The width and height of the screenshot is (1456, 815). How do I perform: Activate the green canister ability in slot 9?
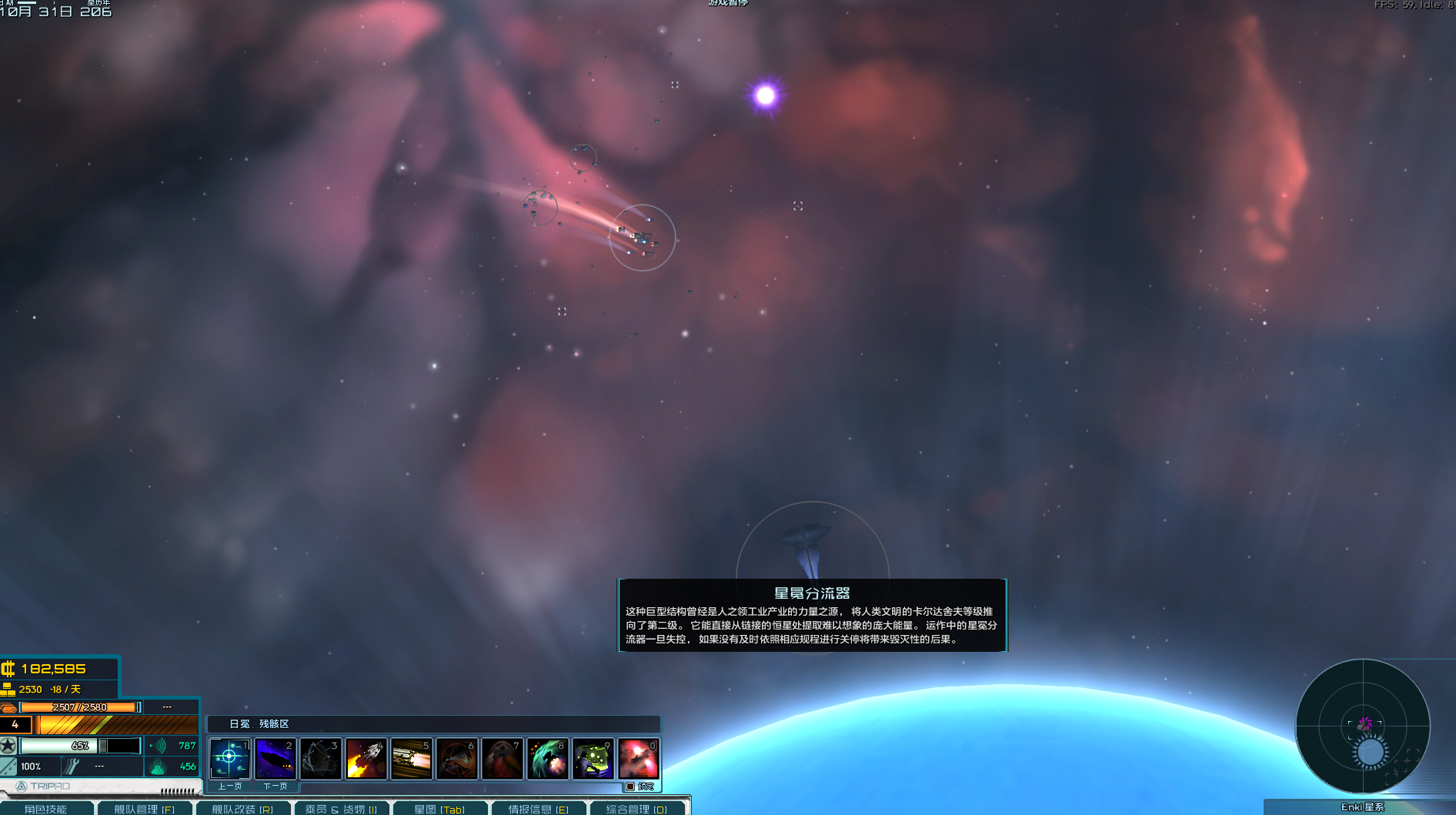[593, 759]
